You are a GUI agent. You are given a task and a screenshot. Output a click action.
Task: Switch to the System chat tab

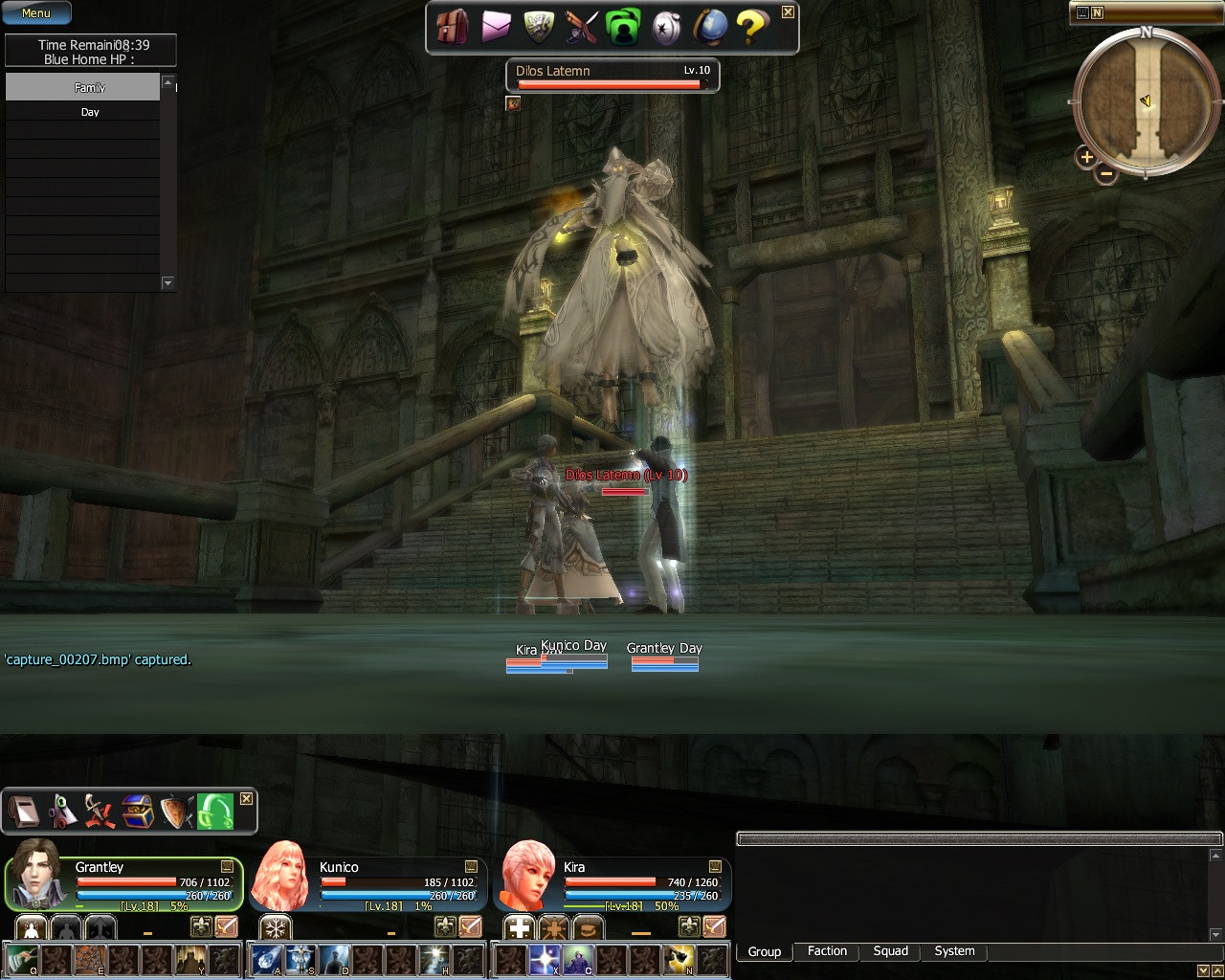(954, 951)
